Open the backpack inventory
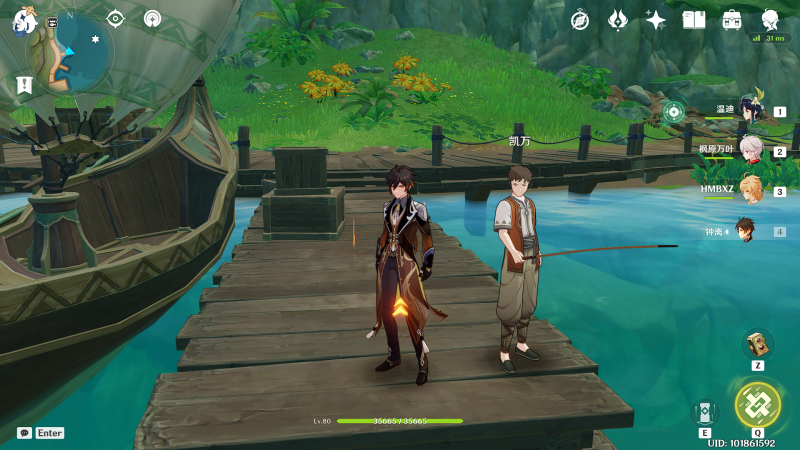Viewport: 800px width, 450px height. pyautogui.click(x=732, y=19)
